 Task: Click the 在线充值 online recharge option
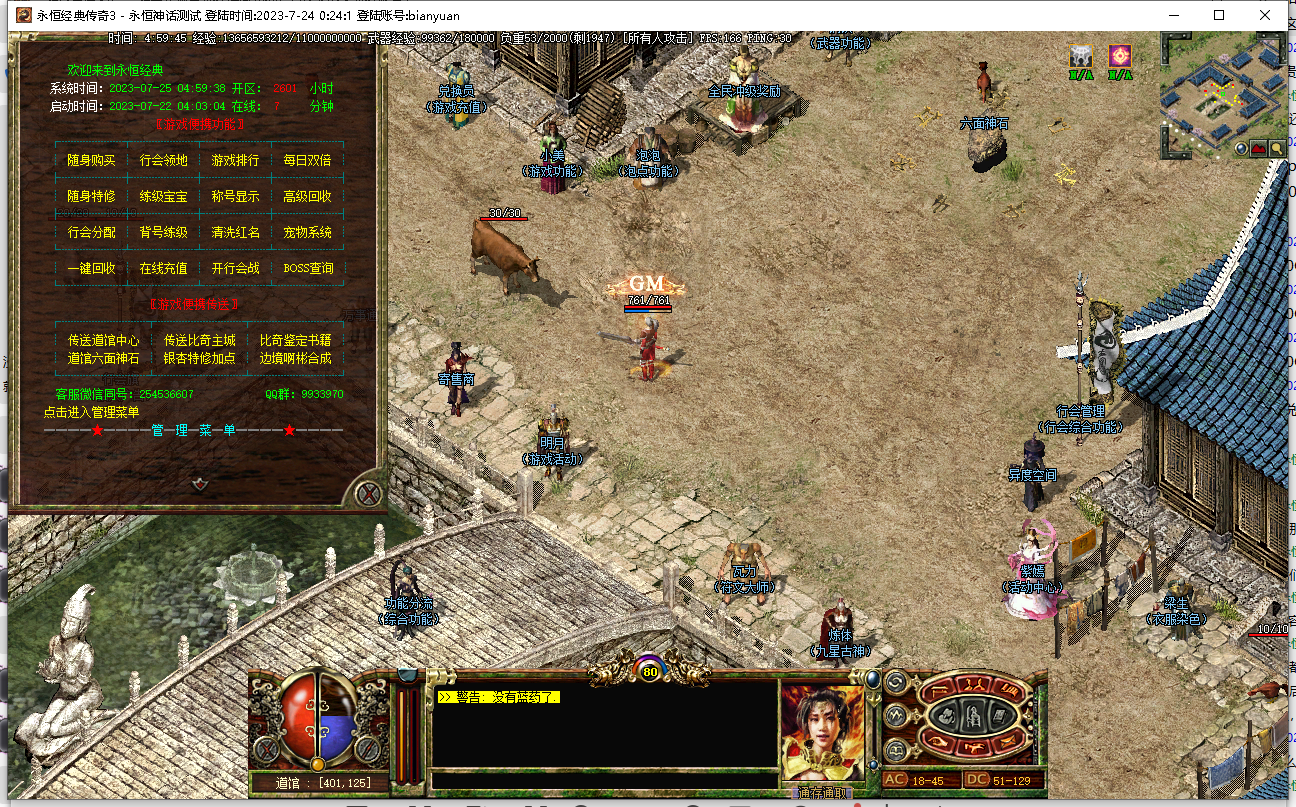[x=163, y=268]
